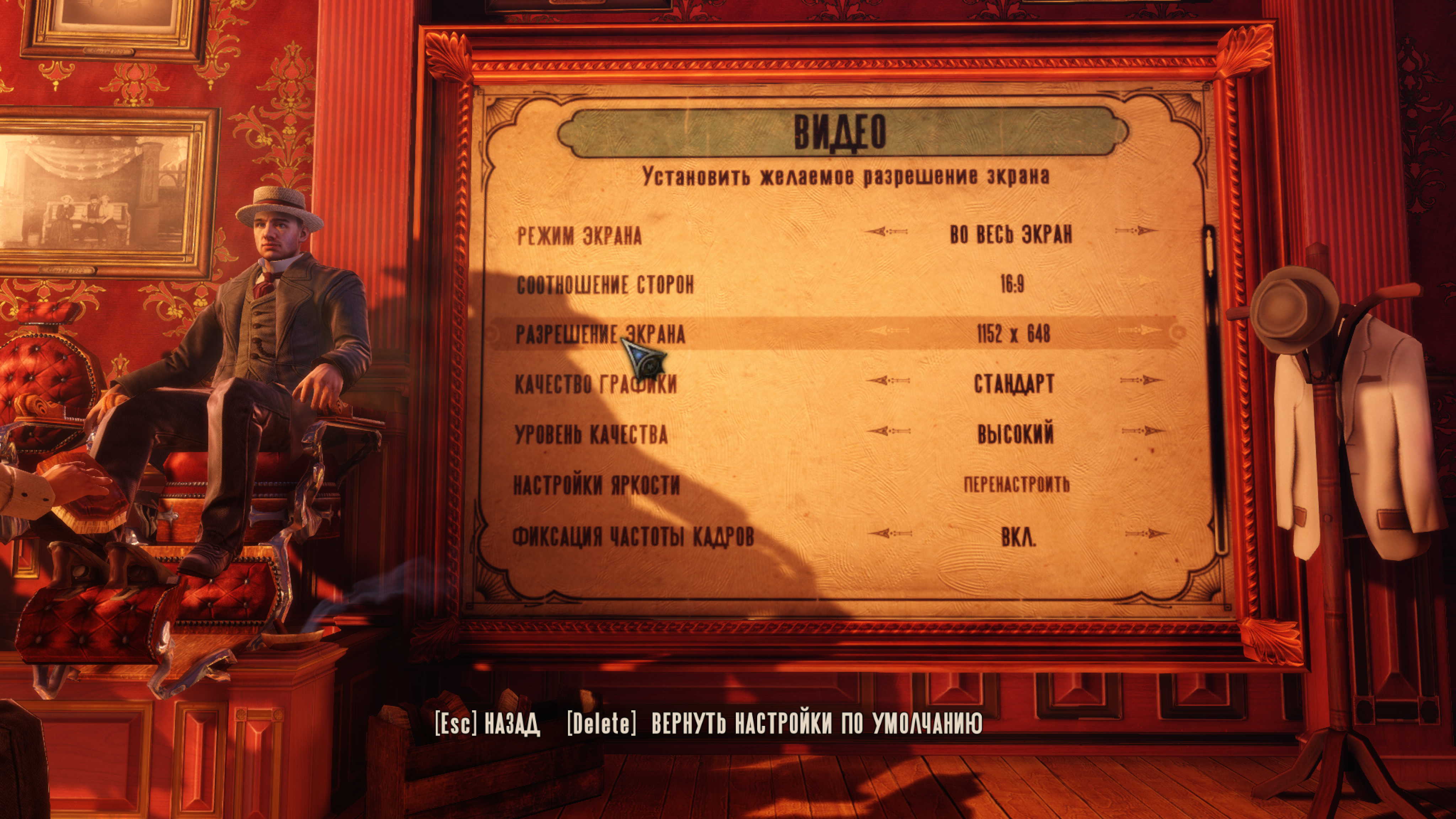
Task: Select the Качество графики row
Action: pos(596,384)
